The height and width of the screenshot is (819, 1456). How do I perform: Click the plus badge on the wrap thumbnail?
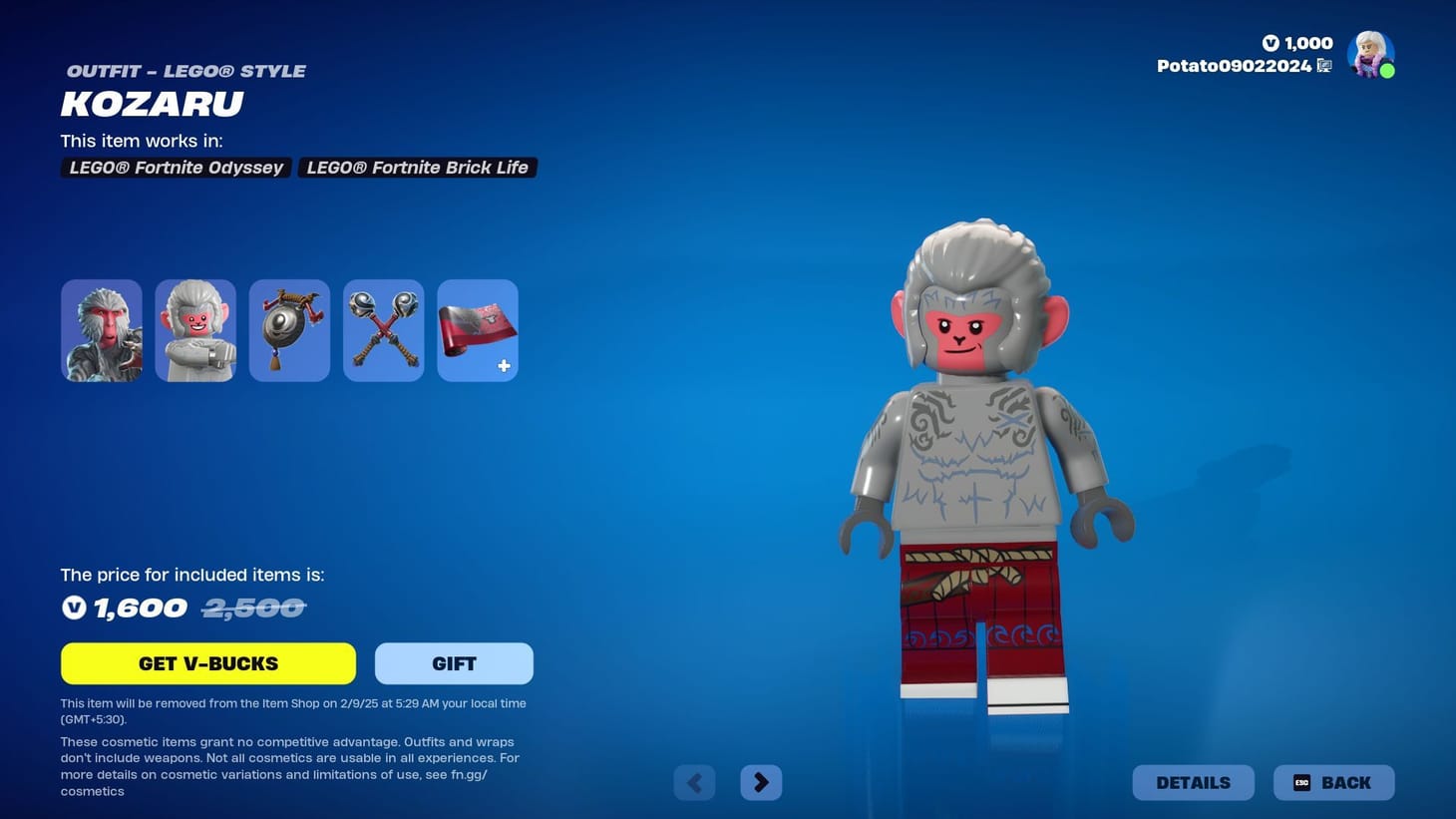click(504, 365)
